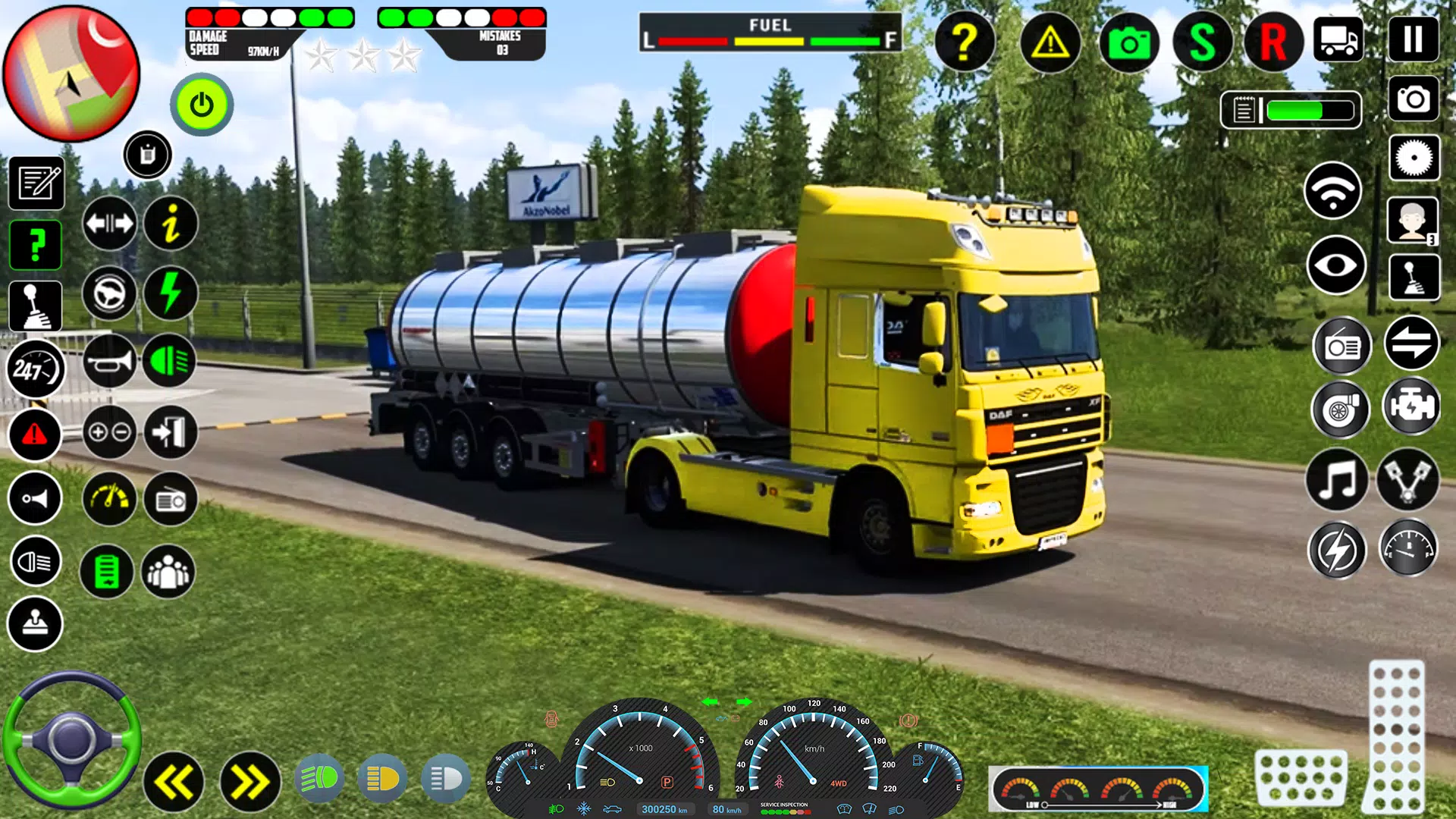Toggle the engine ignition power button
This screenshot has width=1456, height=819.
(201, 105)
